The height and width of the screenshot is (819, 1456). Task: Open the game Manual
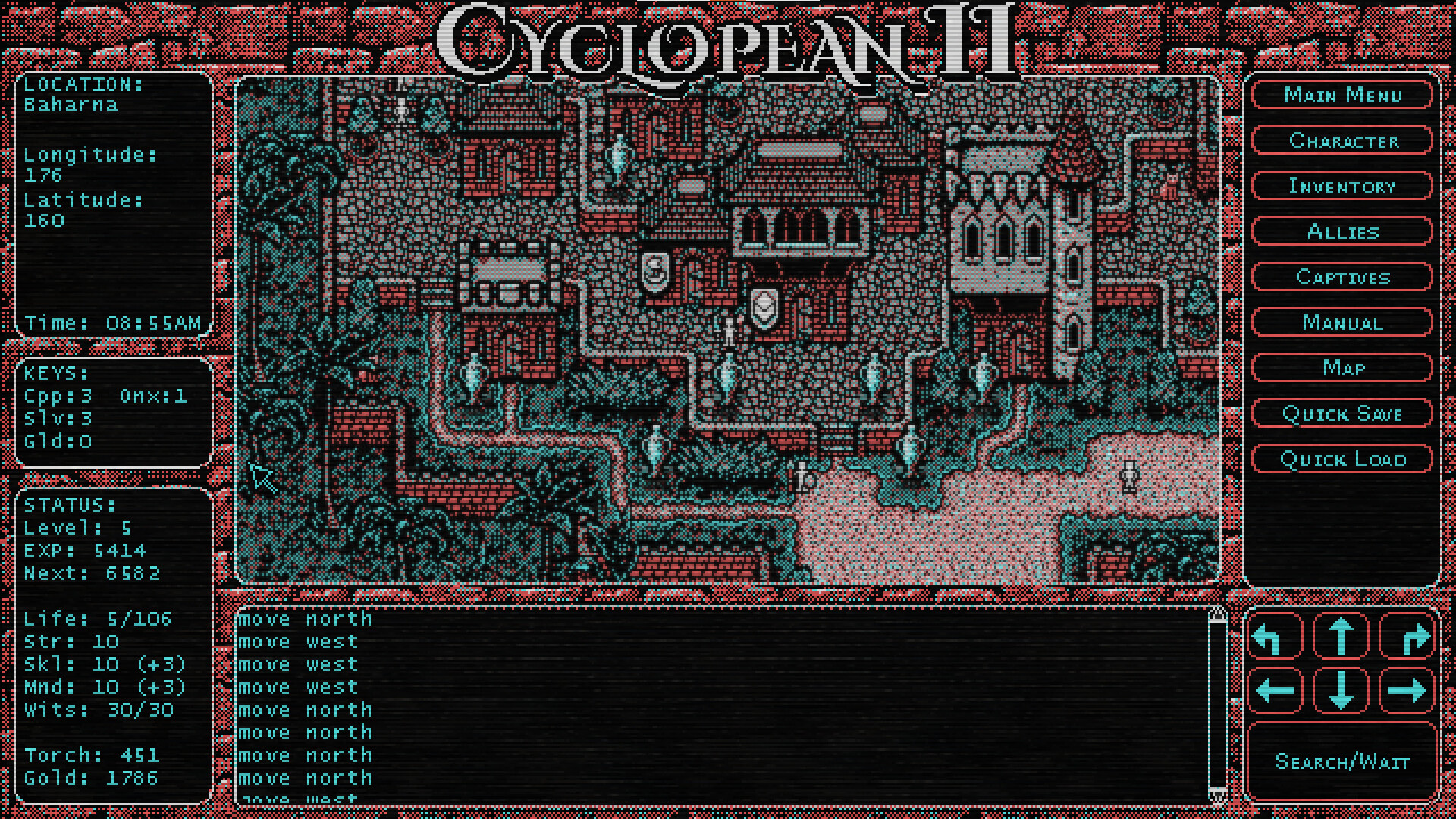[1342, 323]
